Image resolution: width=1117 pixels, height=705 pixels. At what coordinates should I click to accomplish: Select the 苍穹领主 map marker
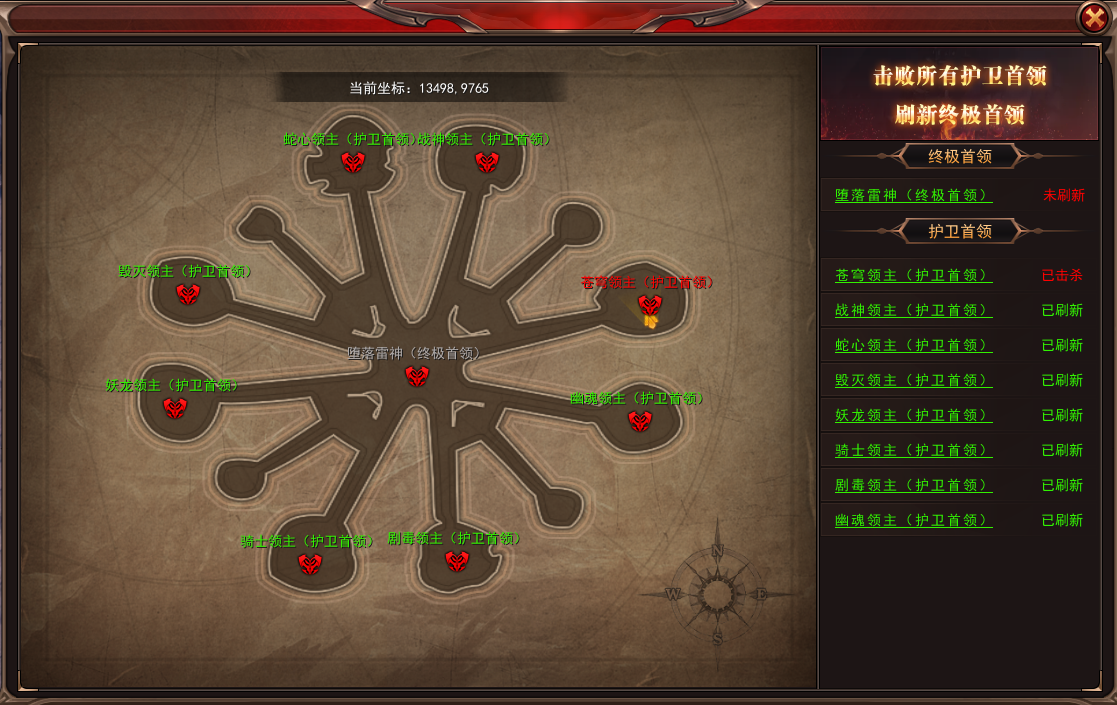coord(650,305)
